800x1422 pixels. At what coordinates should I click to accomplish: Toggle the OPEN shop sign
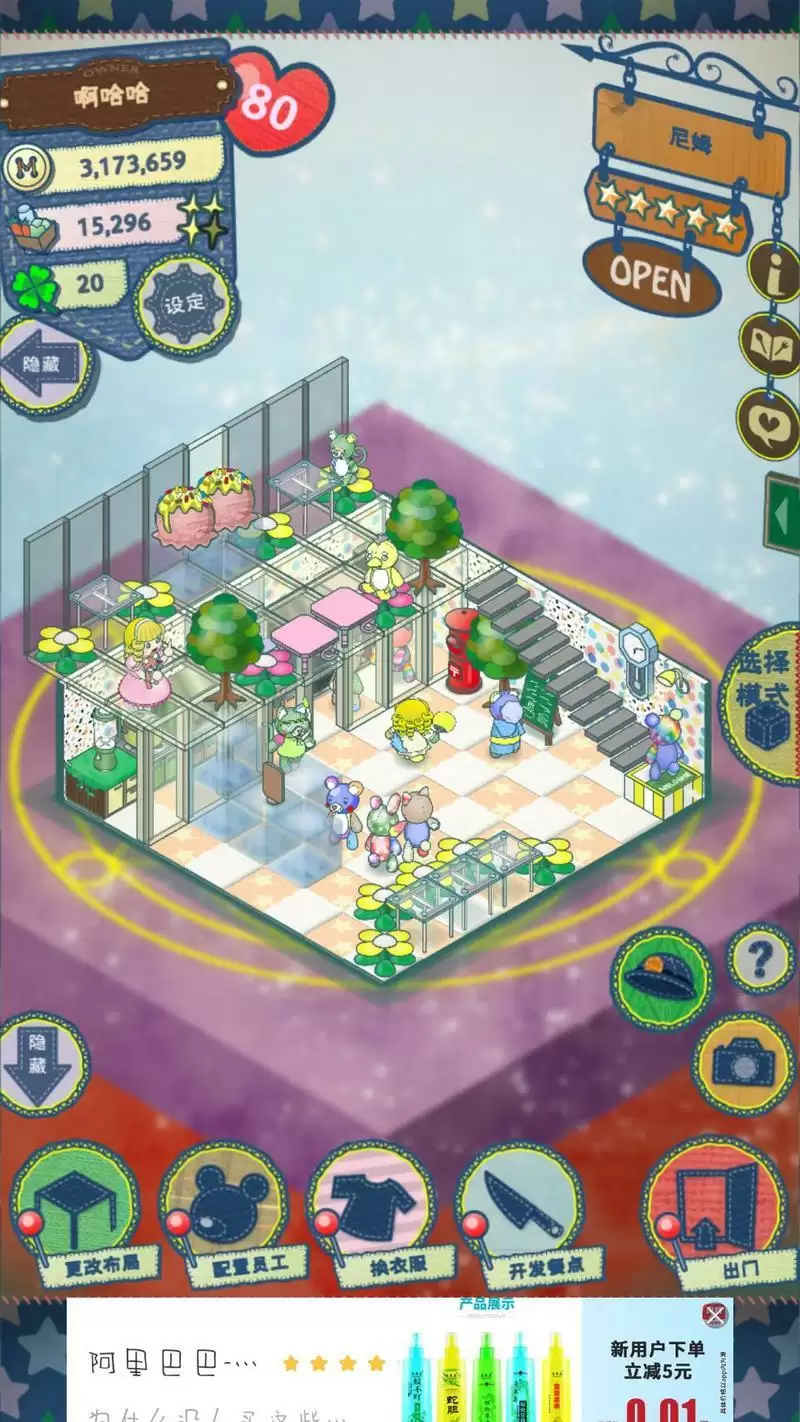[x=651, y=276]
